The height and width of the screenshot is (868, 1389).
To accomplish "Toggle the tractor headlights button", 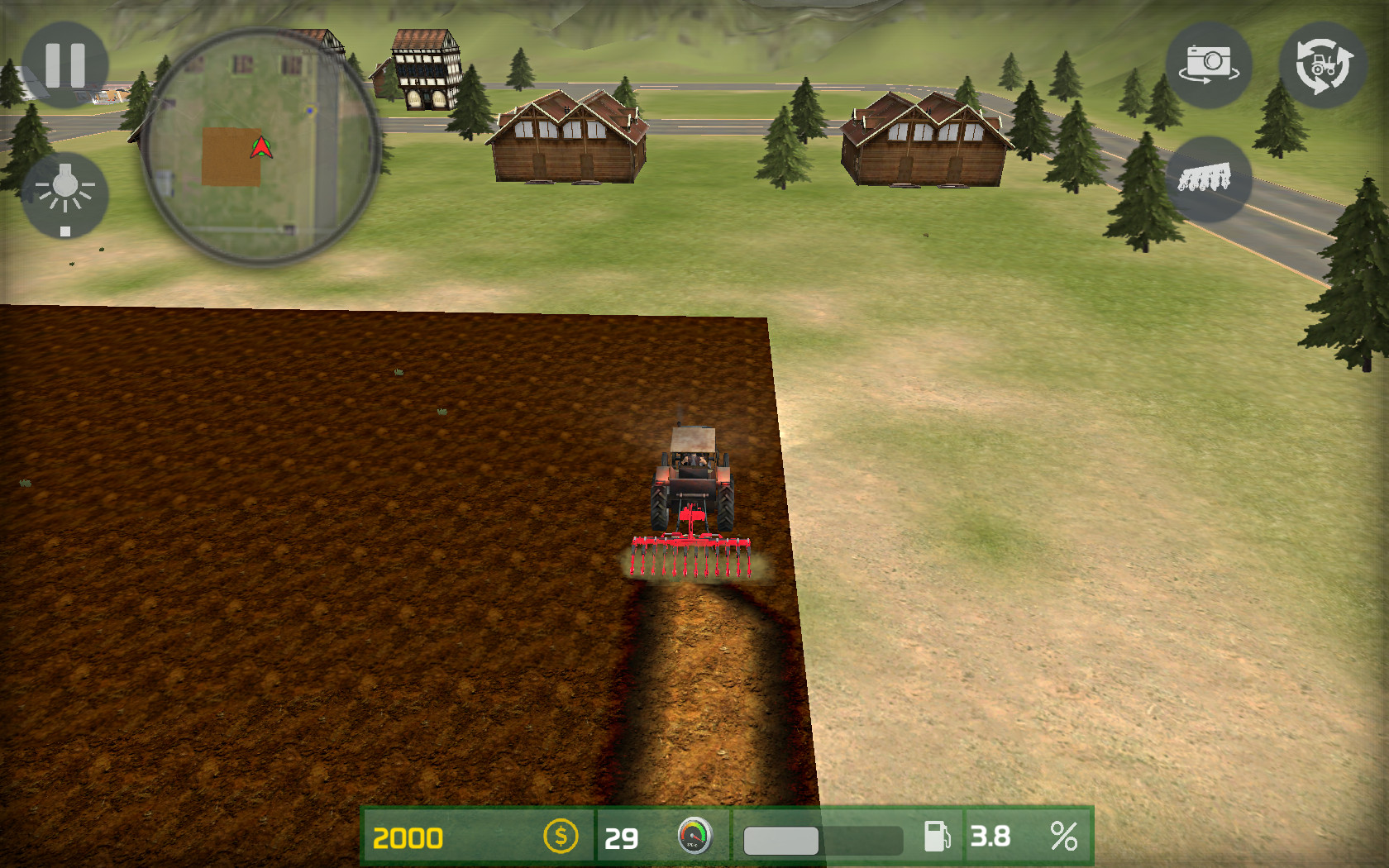I will click(64, 195).
